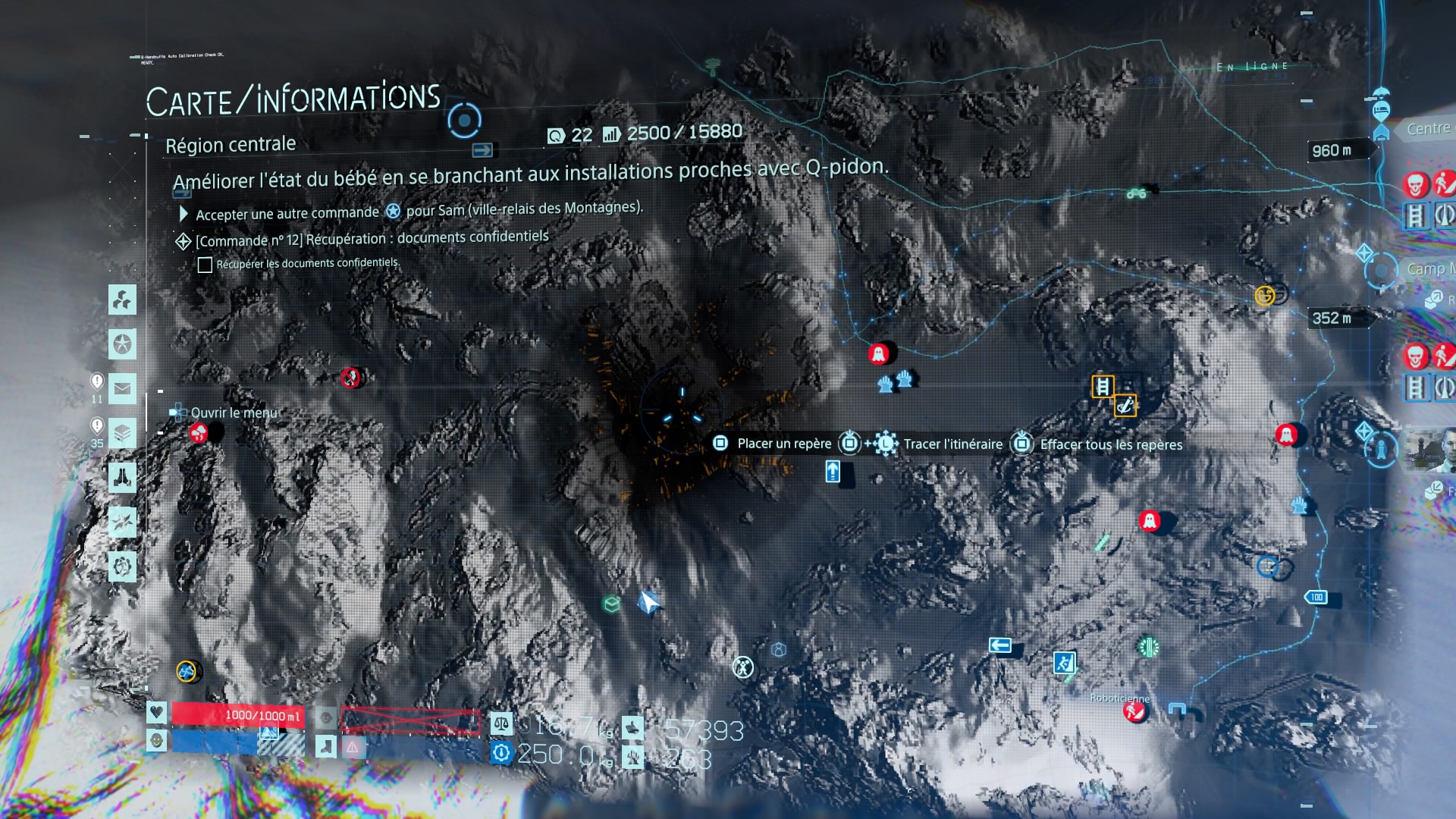
Task: Click the Roboticienne location marker
Action: (1134, 711)
